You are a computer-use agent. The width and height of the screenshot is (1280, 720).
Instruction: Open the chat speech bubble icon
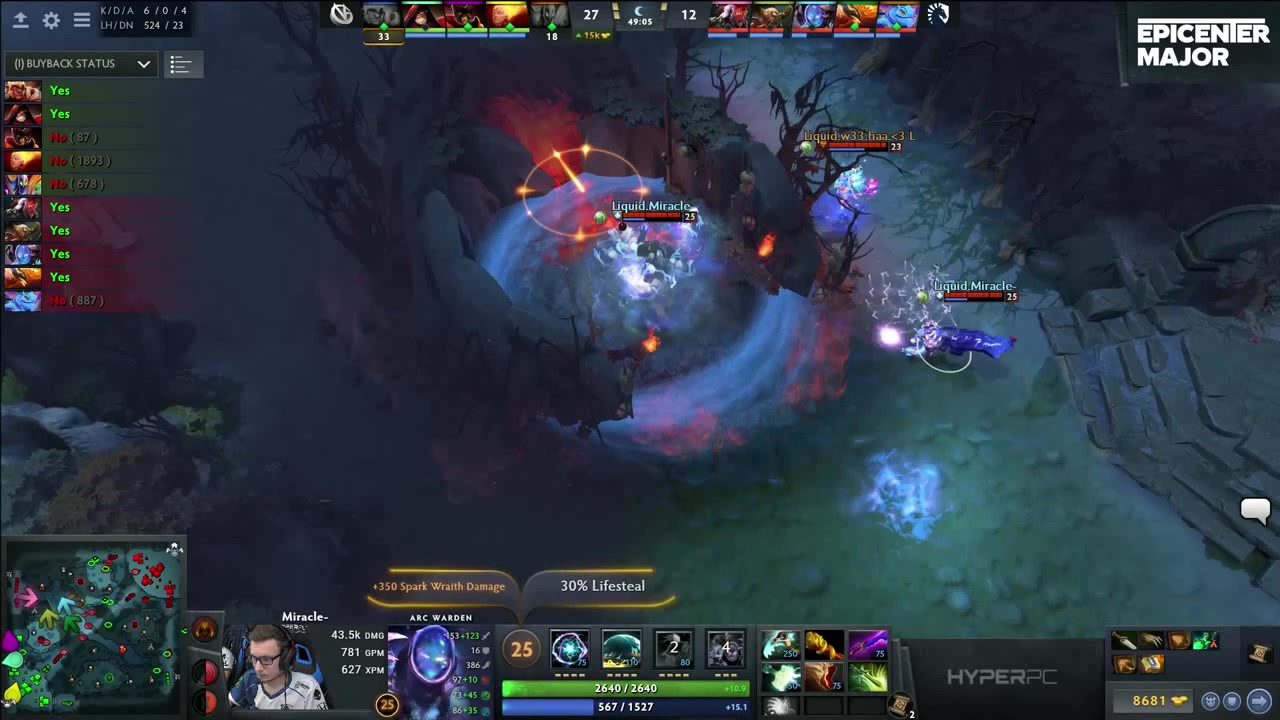coord(1255,510)
